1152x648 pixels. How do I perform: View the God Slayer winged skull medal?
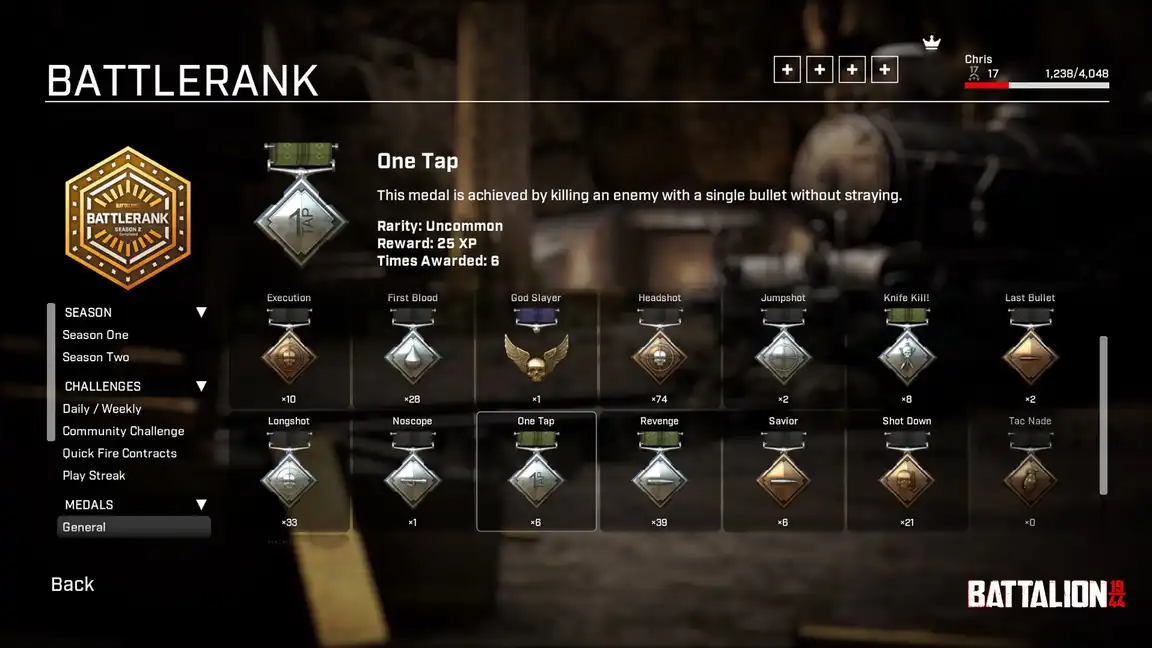pos(536,350)
